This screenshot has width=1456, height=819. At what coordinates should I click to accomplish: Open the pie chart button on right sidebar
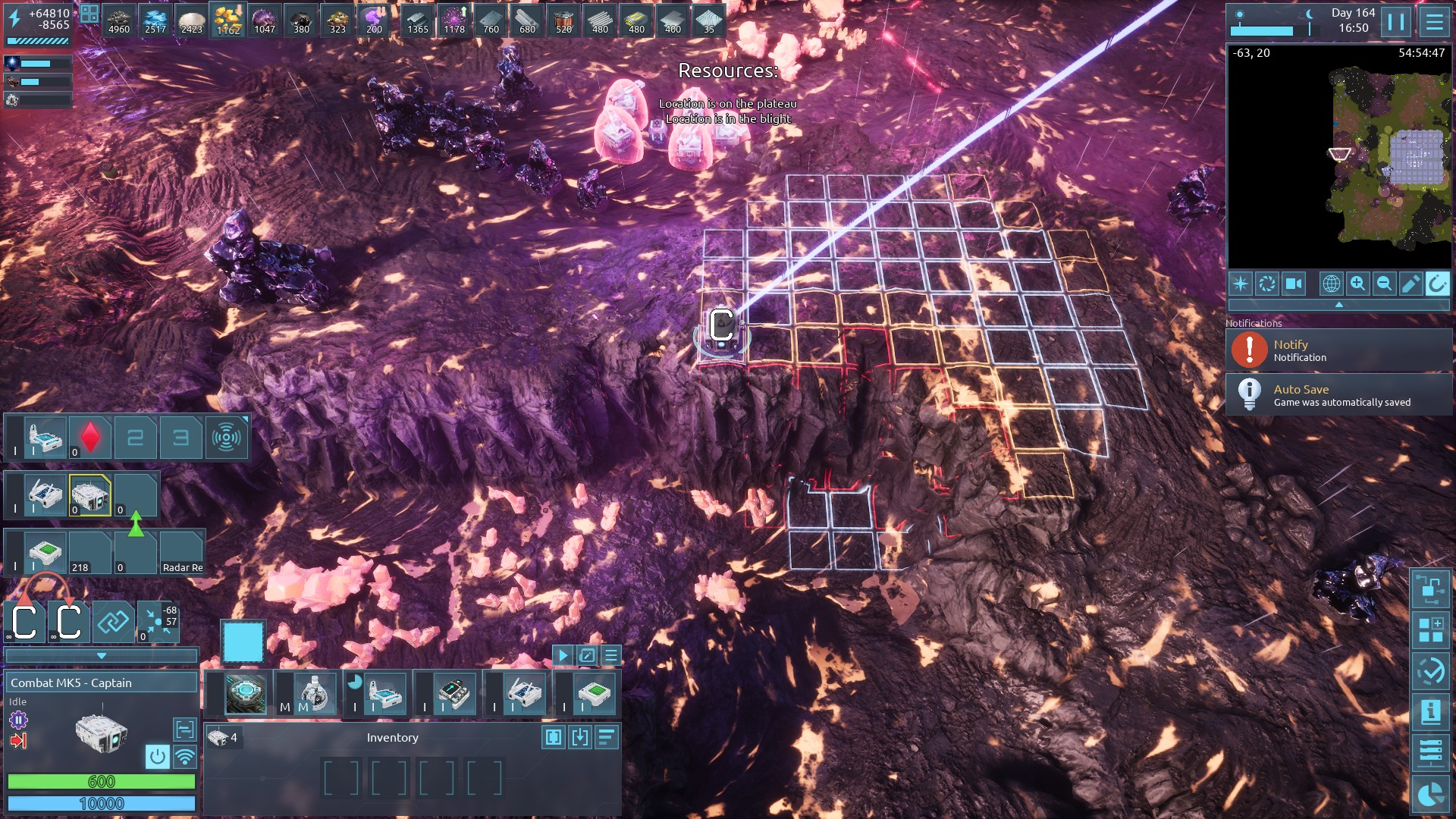1430,794
